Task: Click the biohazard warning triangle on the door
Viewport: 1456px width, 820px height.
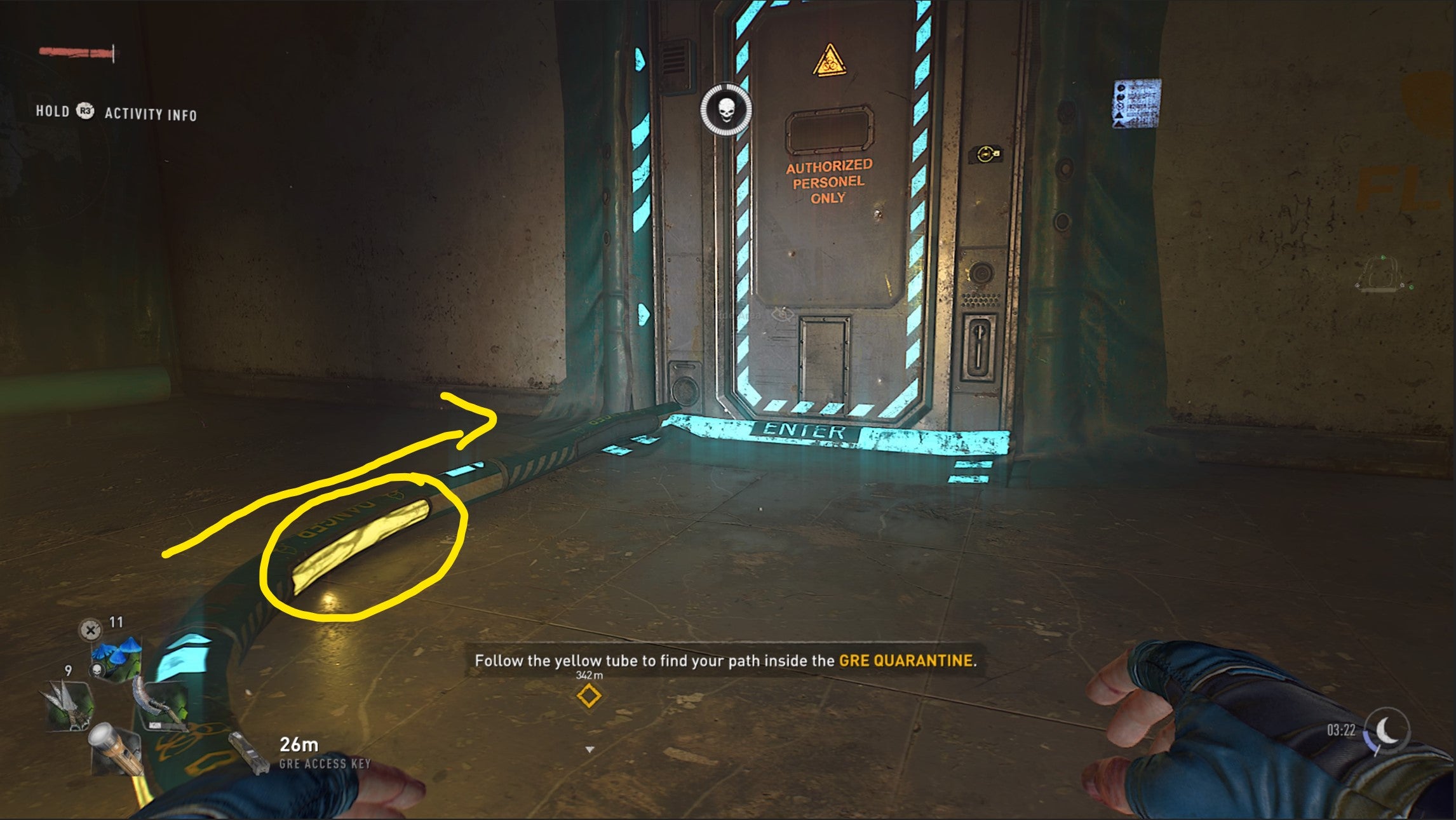Action: click(x=829, y=60)
